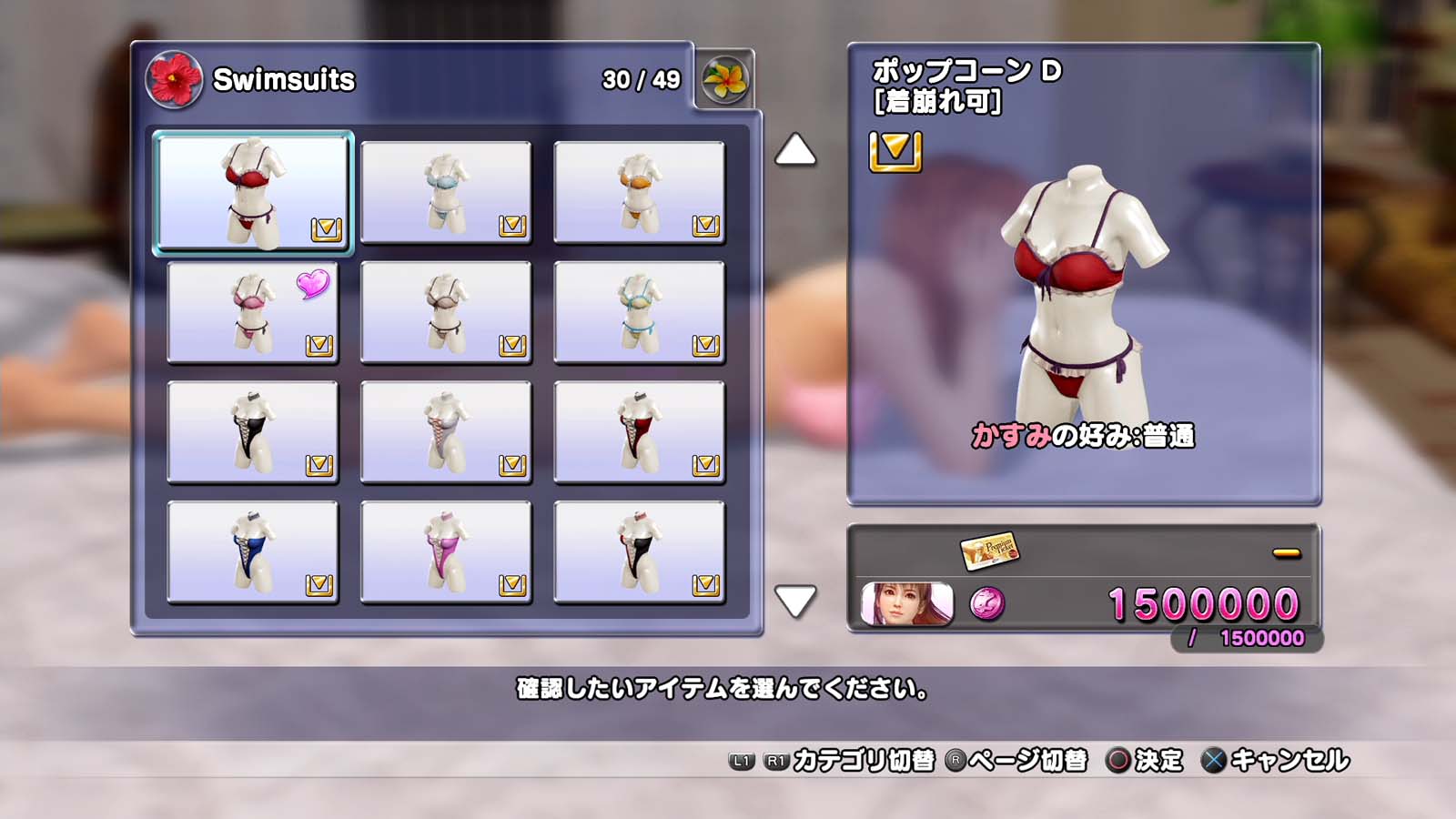
Task: Choose the dark red lace-up one-piece
Action: click(639, 432)
